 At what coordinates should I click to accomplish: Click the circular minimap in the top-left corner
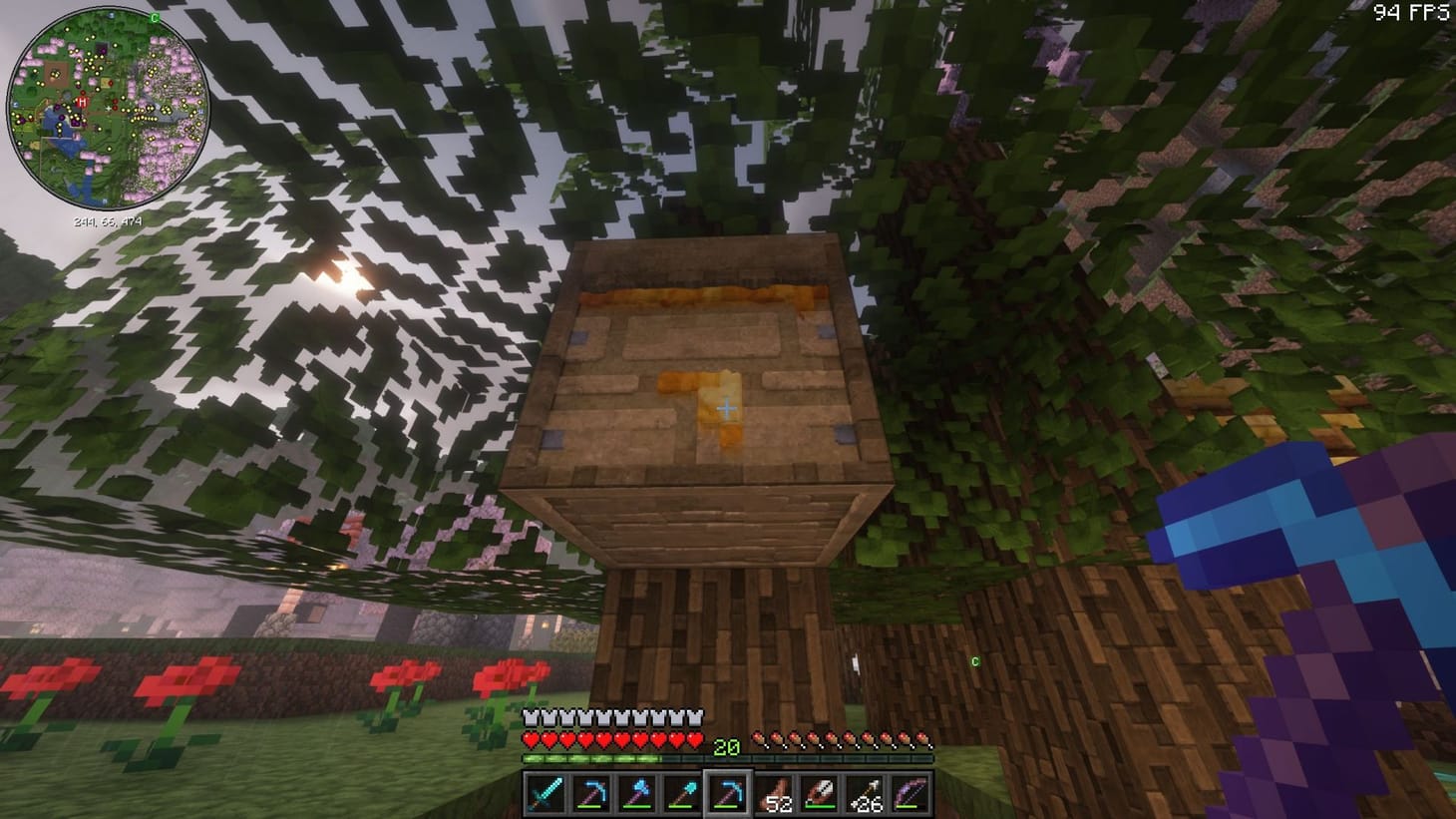pyautogui.click(x=103, y=105)
